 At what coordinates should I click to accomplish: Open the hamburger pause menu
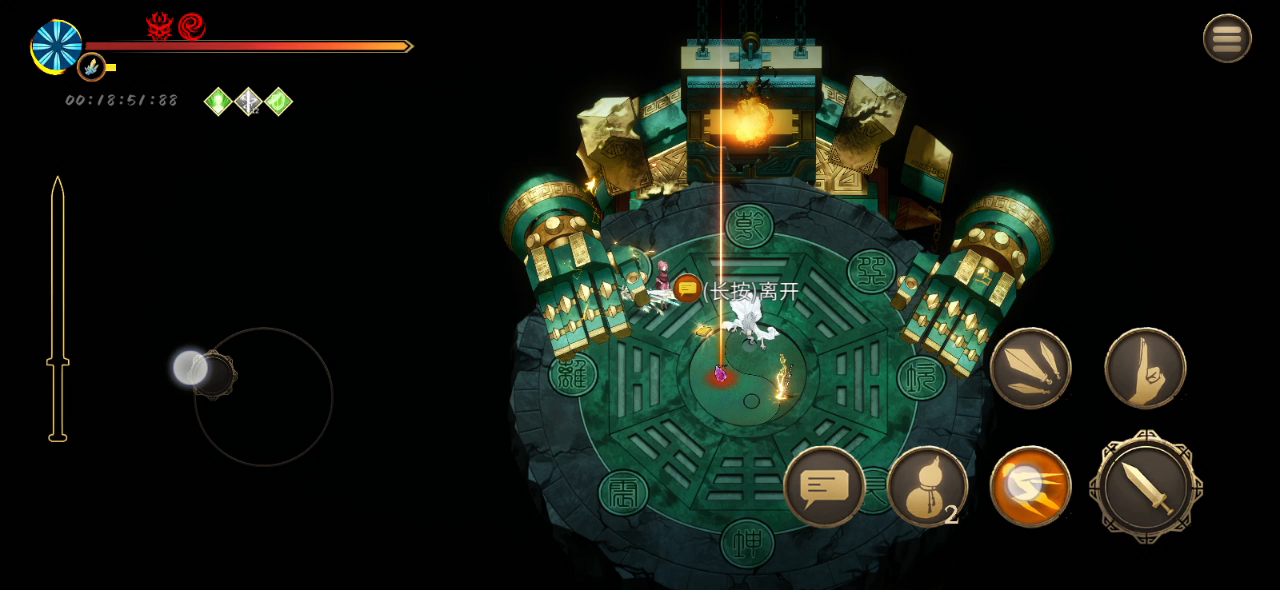click(x=1227, y=39)
